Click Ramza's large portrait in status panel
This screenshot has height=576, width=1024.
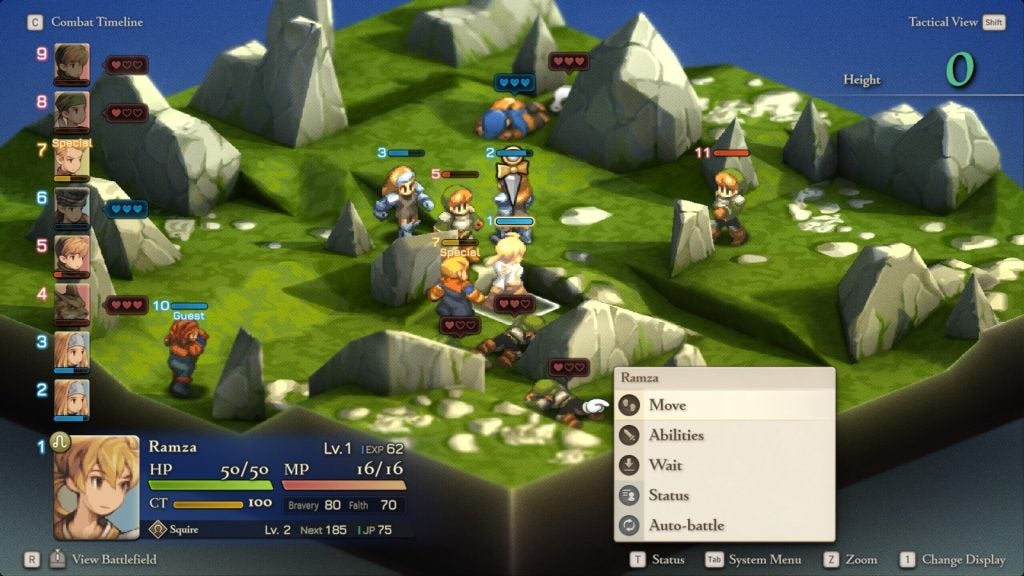point(96,487)
